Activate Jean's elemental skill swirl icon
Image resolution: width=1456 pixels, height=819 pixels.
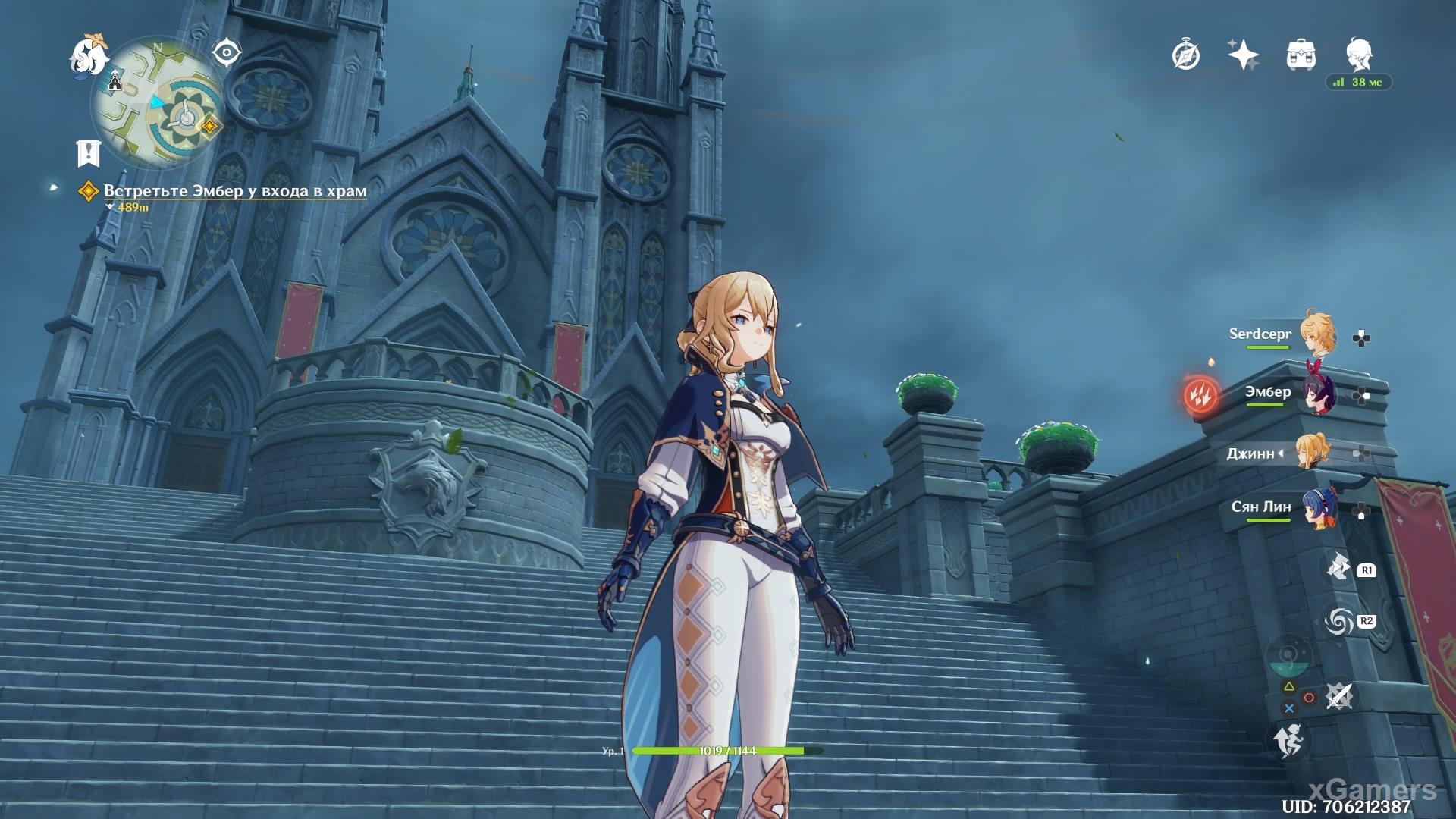[1338, 622]
